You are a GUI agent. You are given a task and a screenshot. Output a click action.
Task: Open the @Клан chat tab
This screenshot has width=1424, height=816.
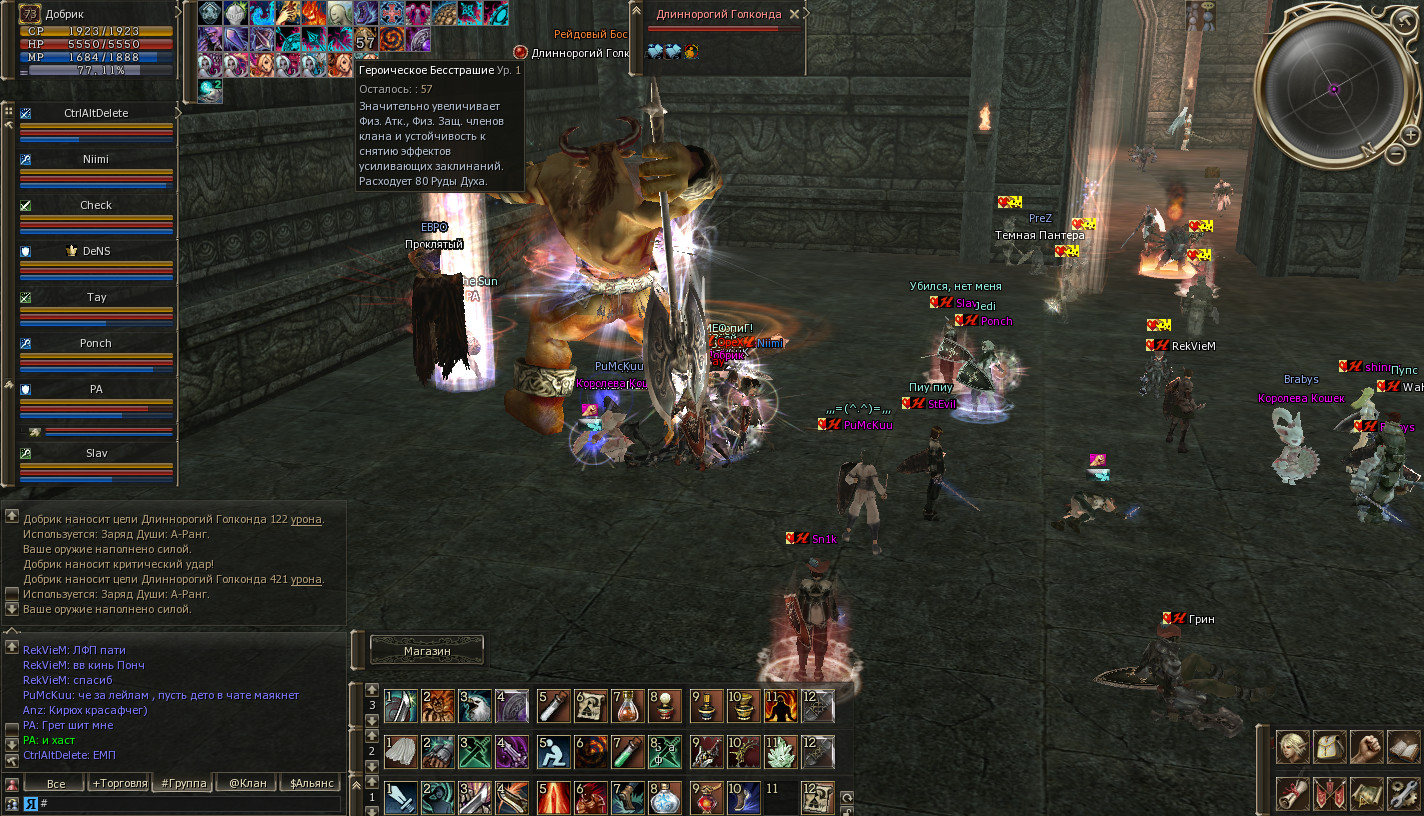(x=247, y=783)
